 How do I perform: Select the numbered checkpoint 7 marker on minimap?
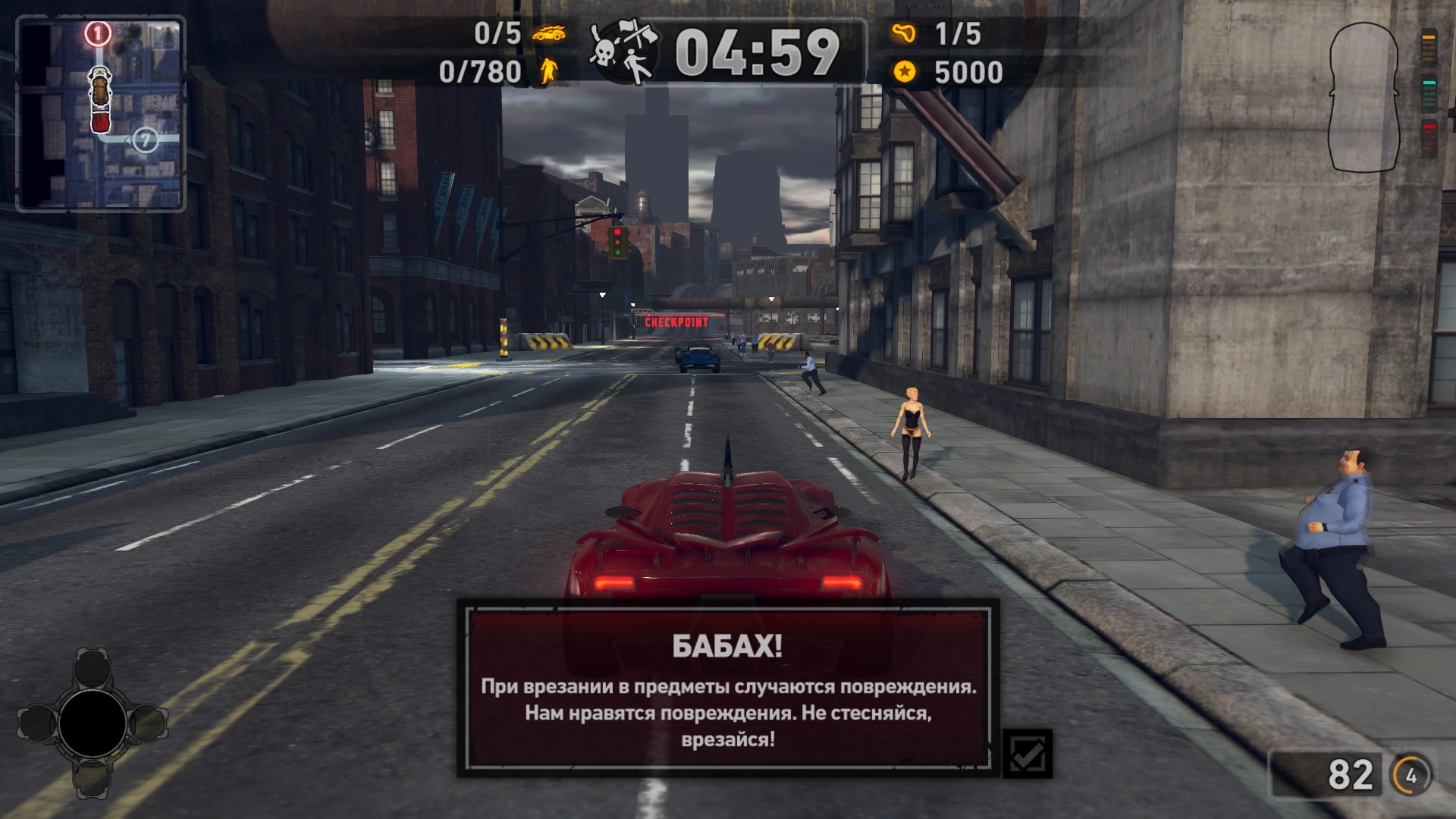click(x=145, y=140)
